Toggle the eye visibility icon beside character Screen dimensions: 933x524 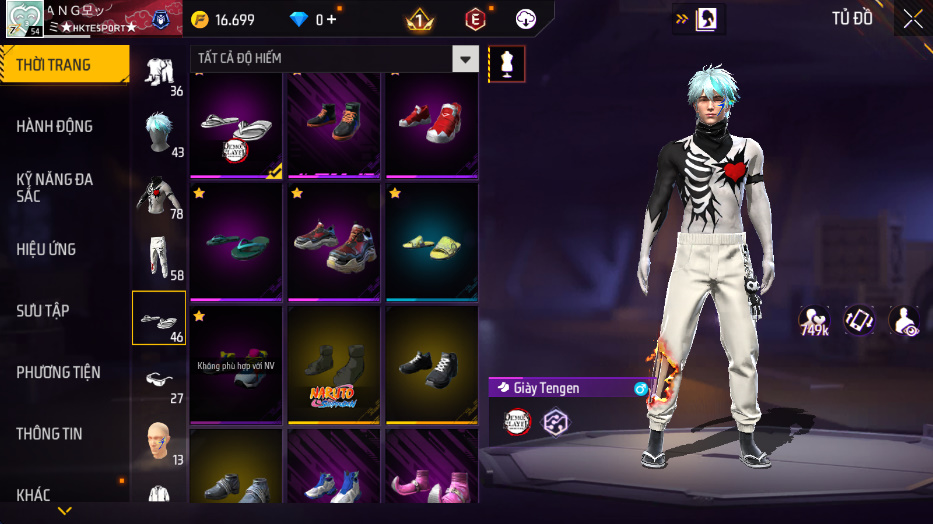click(904, 321)
